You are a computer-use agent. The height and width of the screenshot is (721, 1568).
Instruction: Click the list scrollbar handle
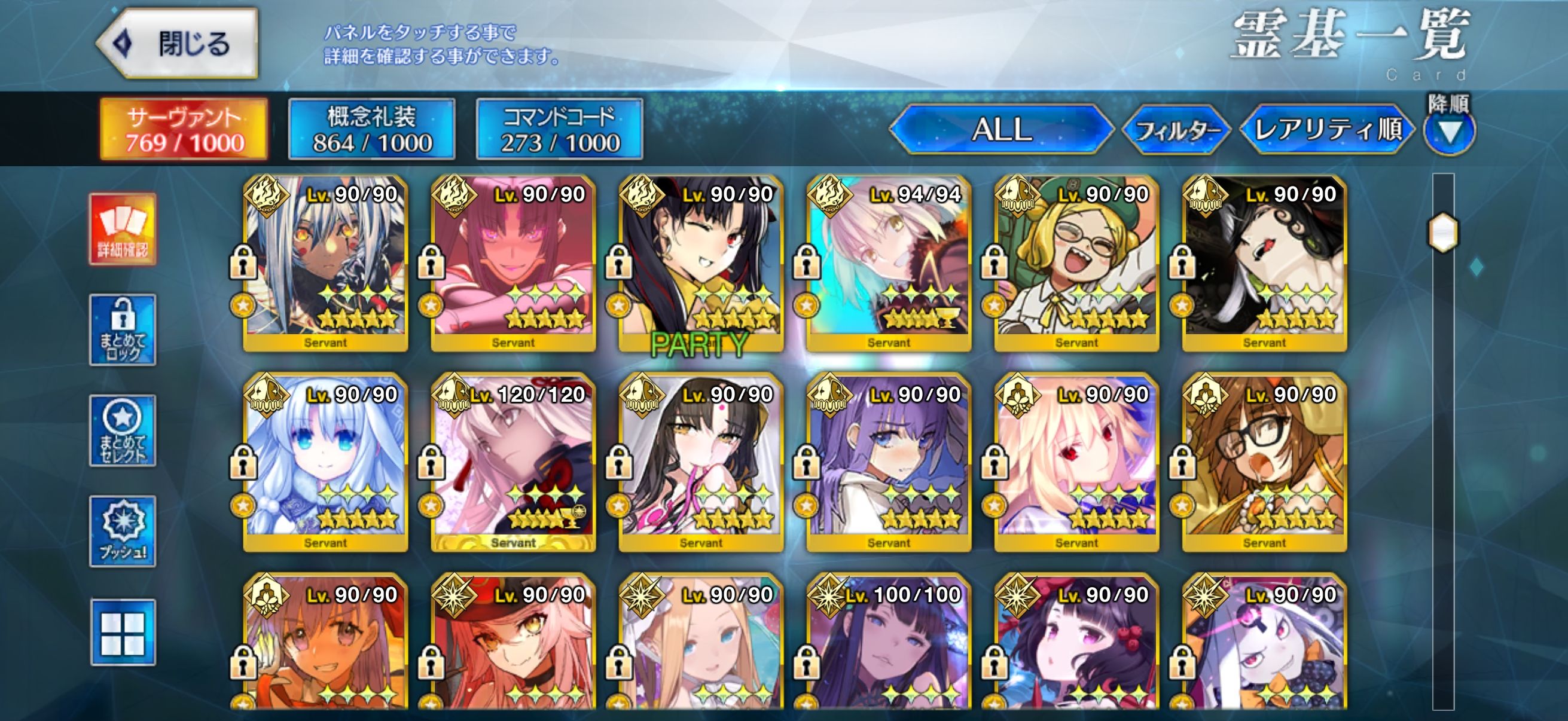pos(1442,232)
